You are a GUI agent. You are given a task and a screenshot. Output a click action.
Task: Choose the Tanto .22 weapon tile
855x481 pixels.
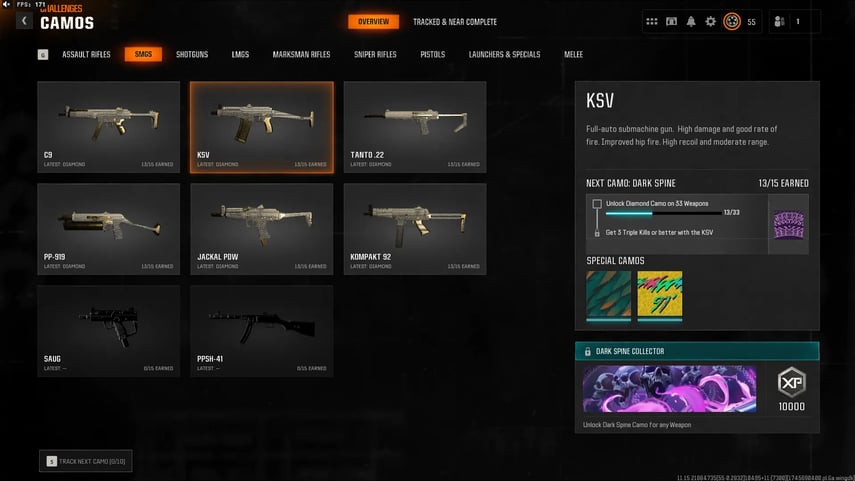(x=415, y=127)
